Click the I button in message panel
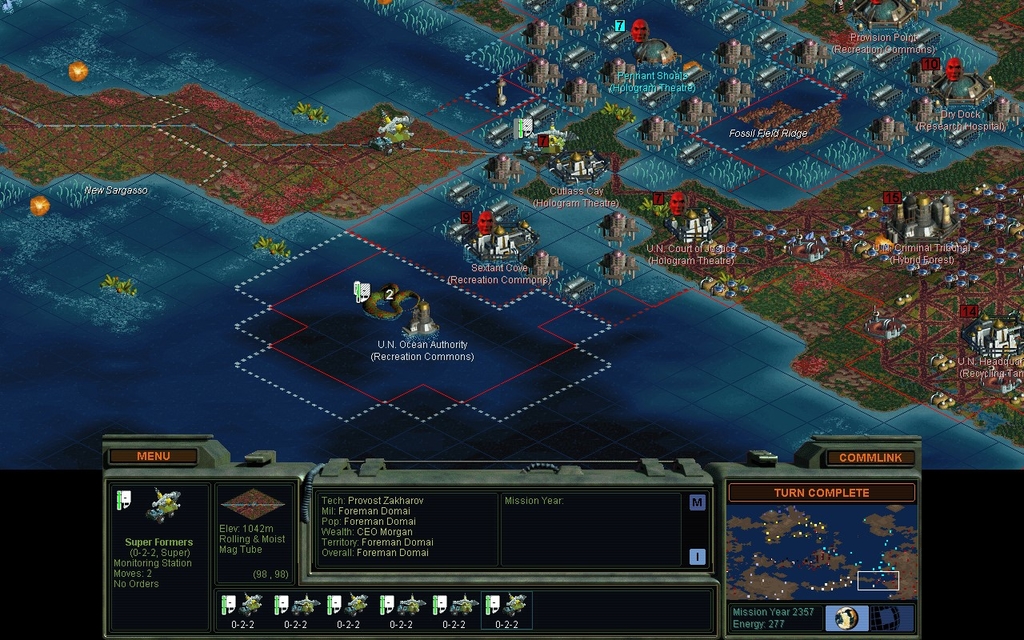 point(697,556)
